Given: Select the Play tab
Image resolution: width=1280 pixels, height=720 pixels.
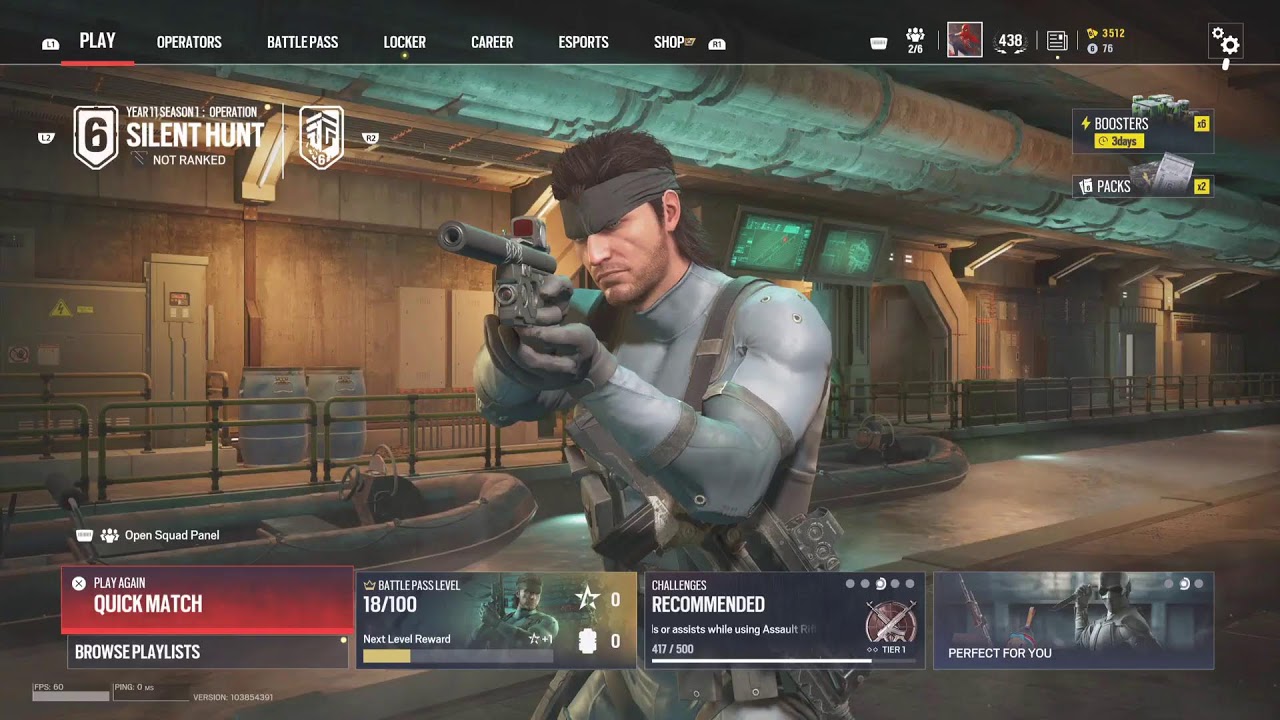Looking at the screenshot, I should (97, 41).
